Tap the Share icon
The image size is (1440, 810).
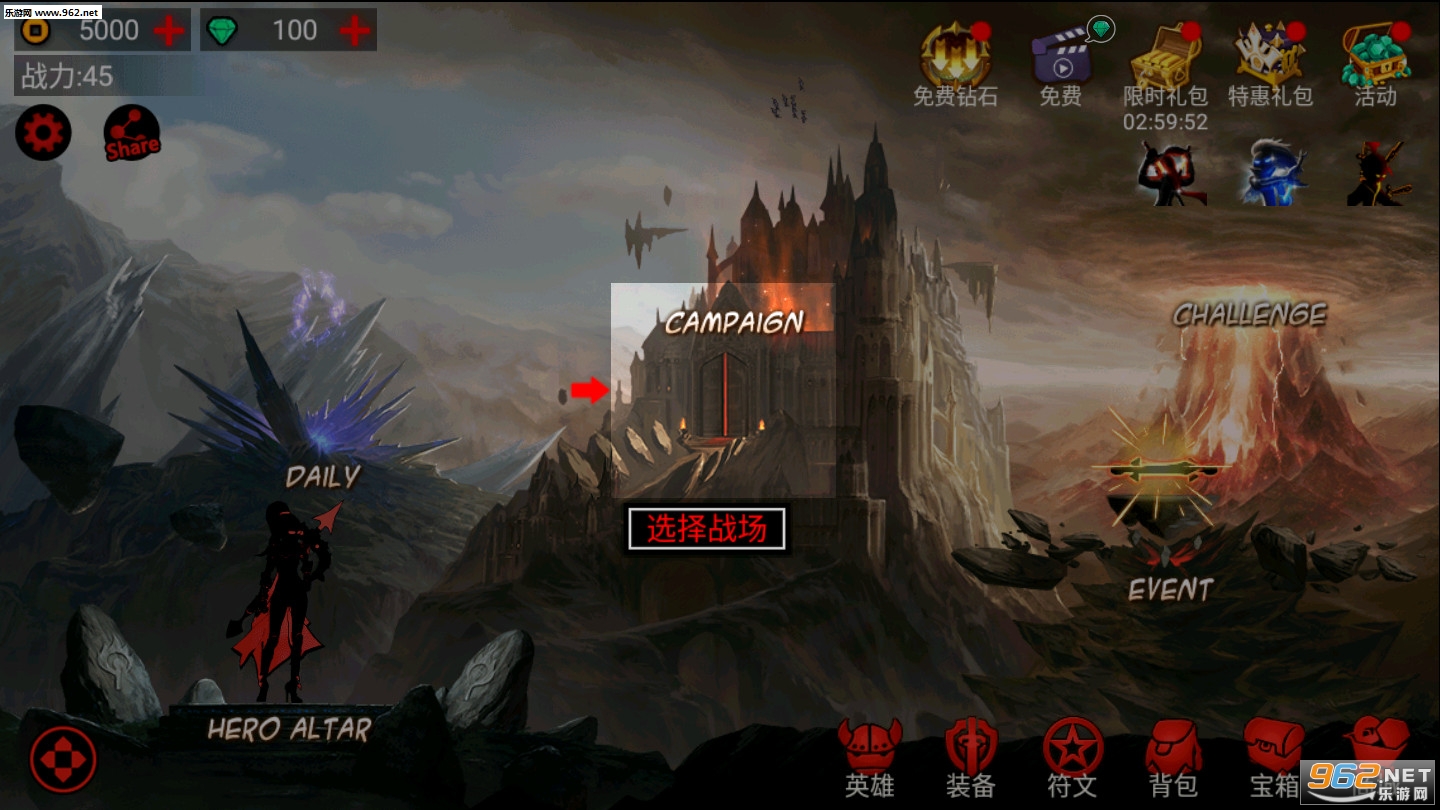click(131, 131)
